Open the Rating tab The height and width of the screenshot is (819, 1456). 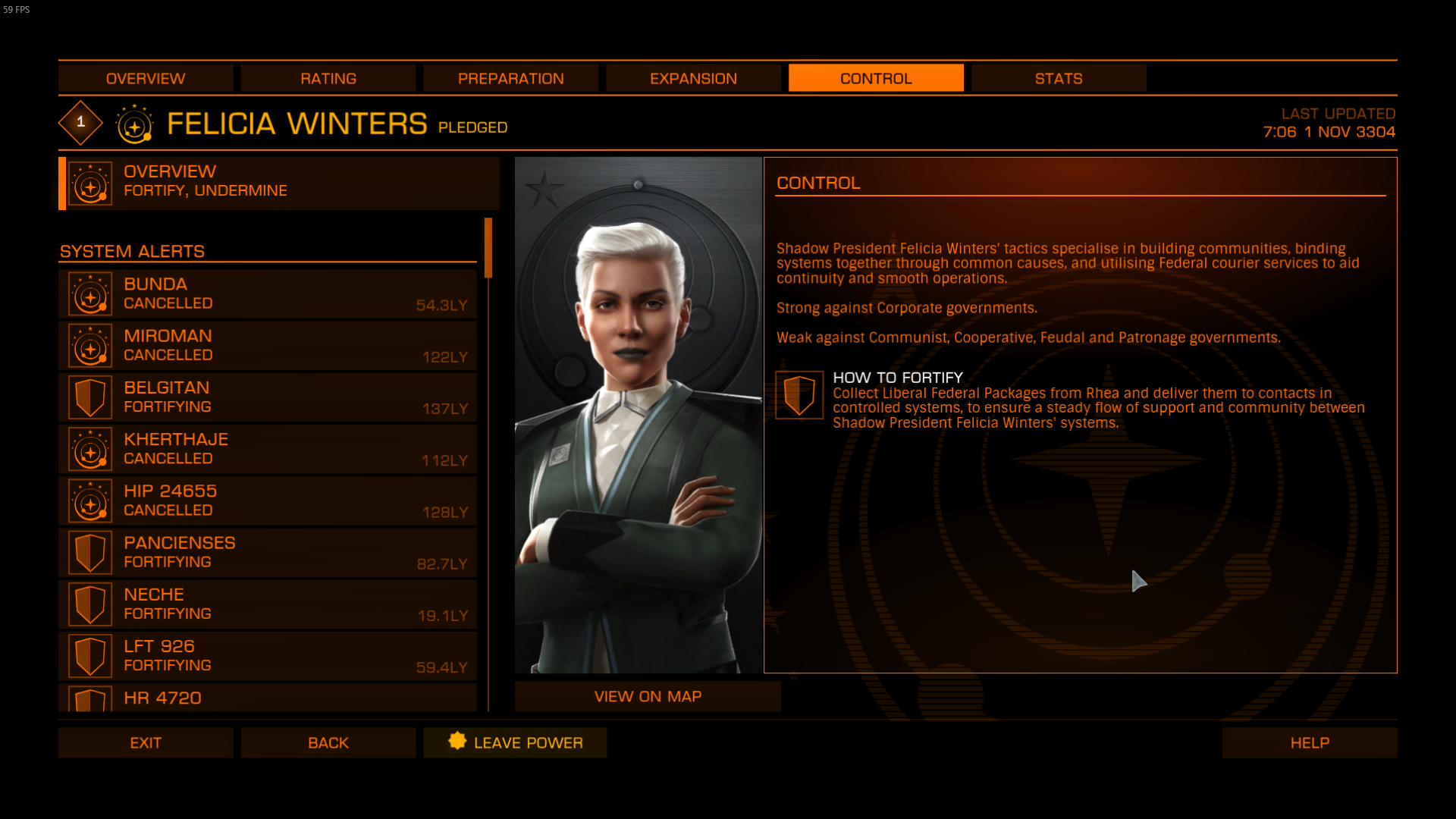click(x=328, y=78)
